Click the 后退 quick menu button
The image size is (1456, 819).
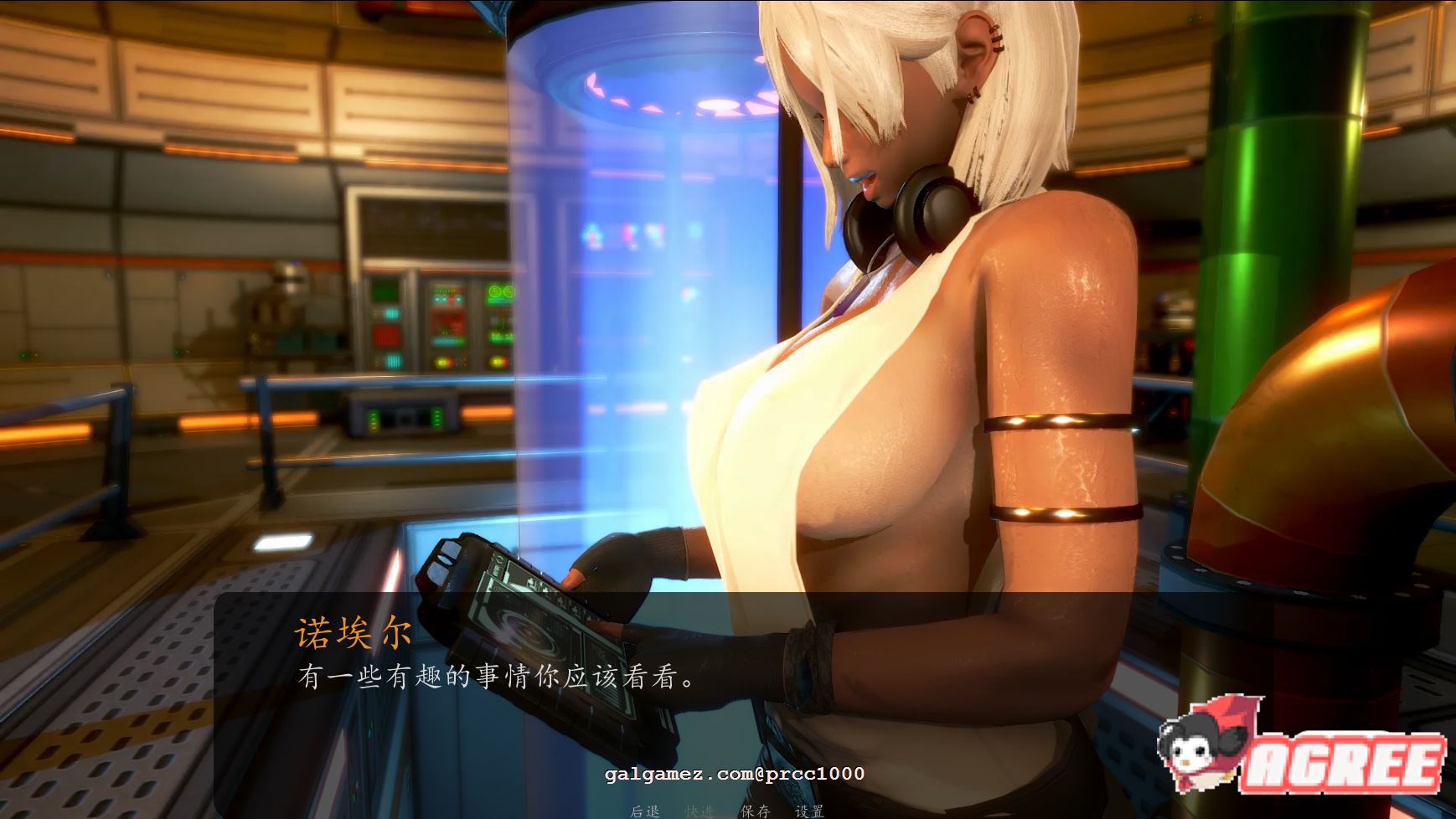point(646,810)
